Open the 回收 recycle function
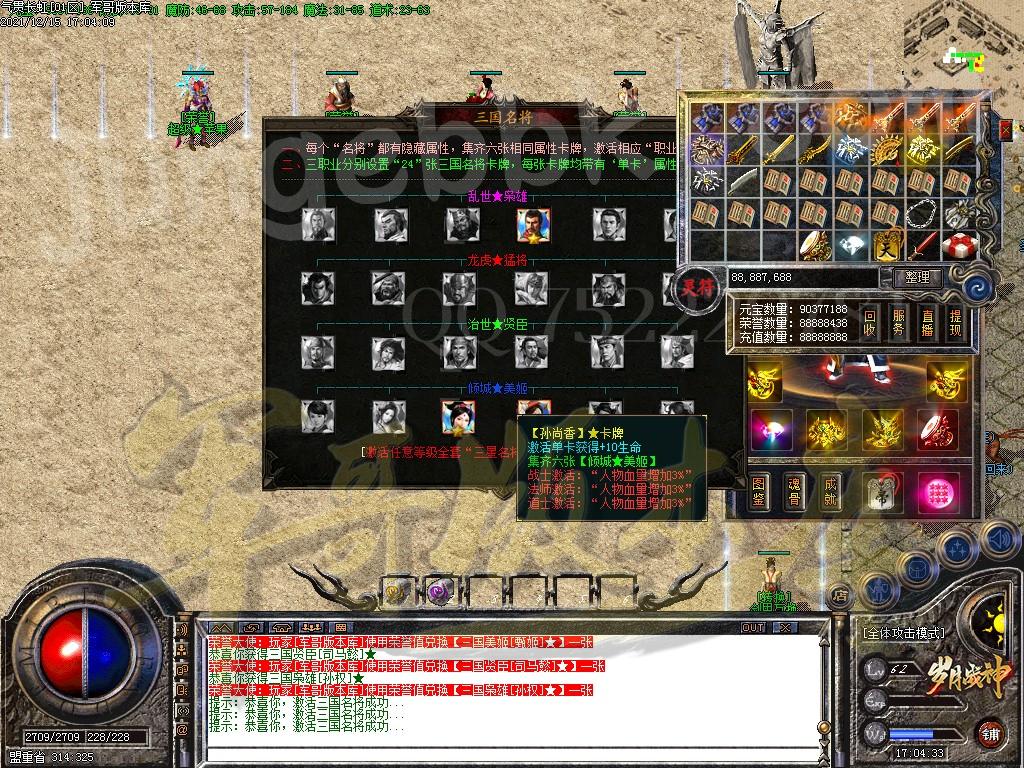The image size is (1024, 768). point(870,322)
